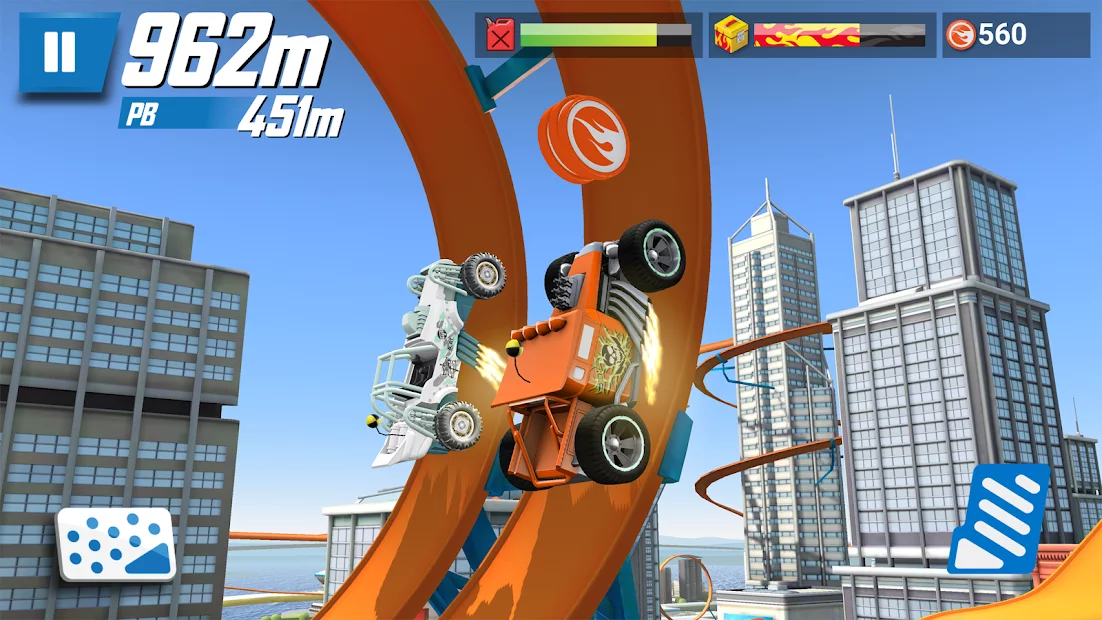Image resolution: width=1102 pixels, height=620 pixels.
Task: Tap the blue gas pedal
Action: [x=998, y=518]
